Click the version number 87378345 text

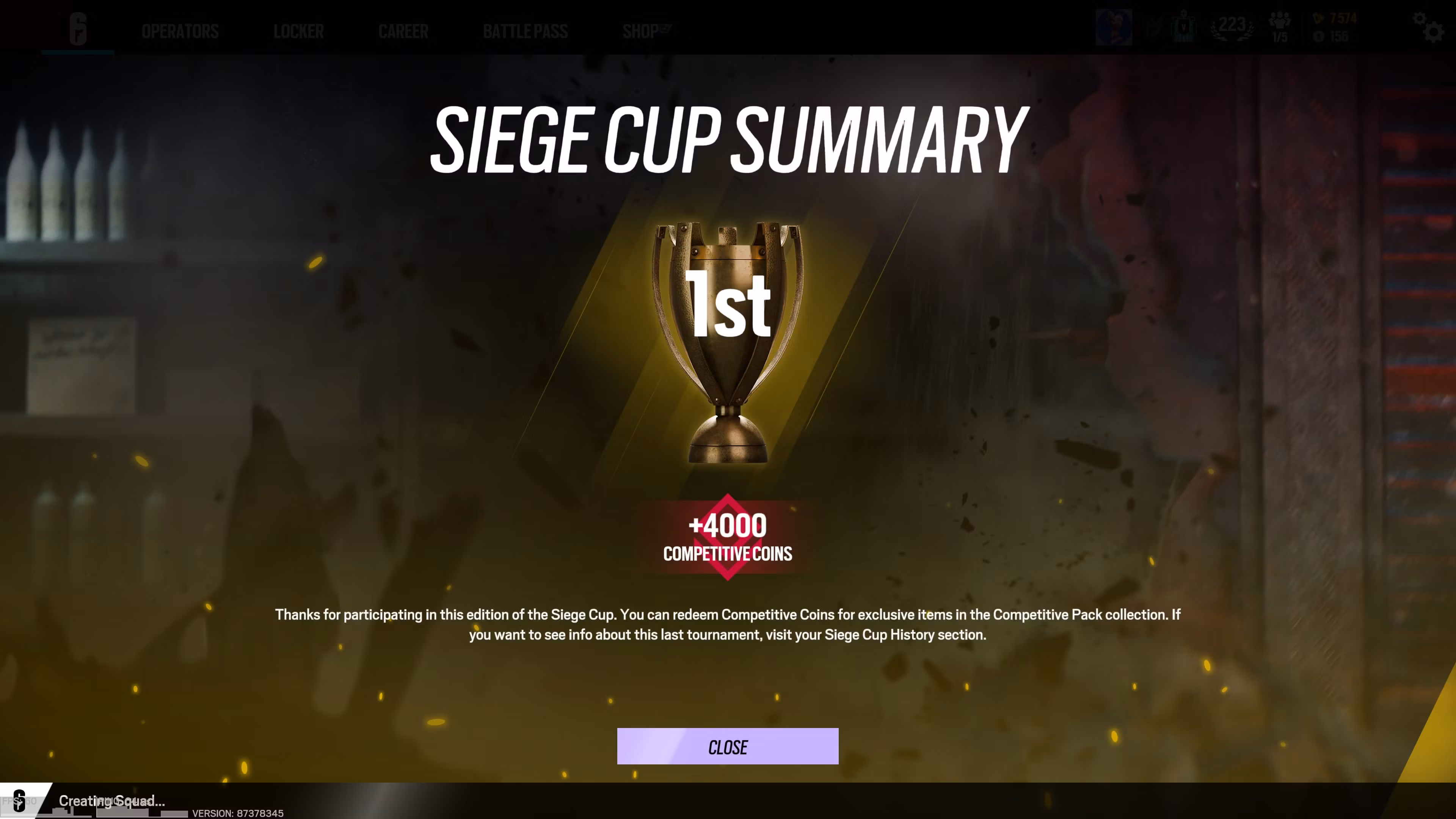point(237,814)
